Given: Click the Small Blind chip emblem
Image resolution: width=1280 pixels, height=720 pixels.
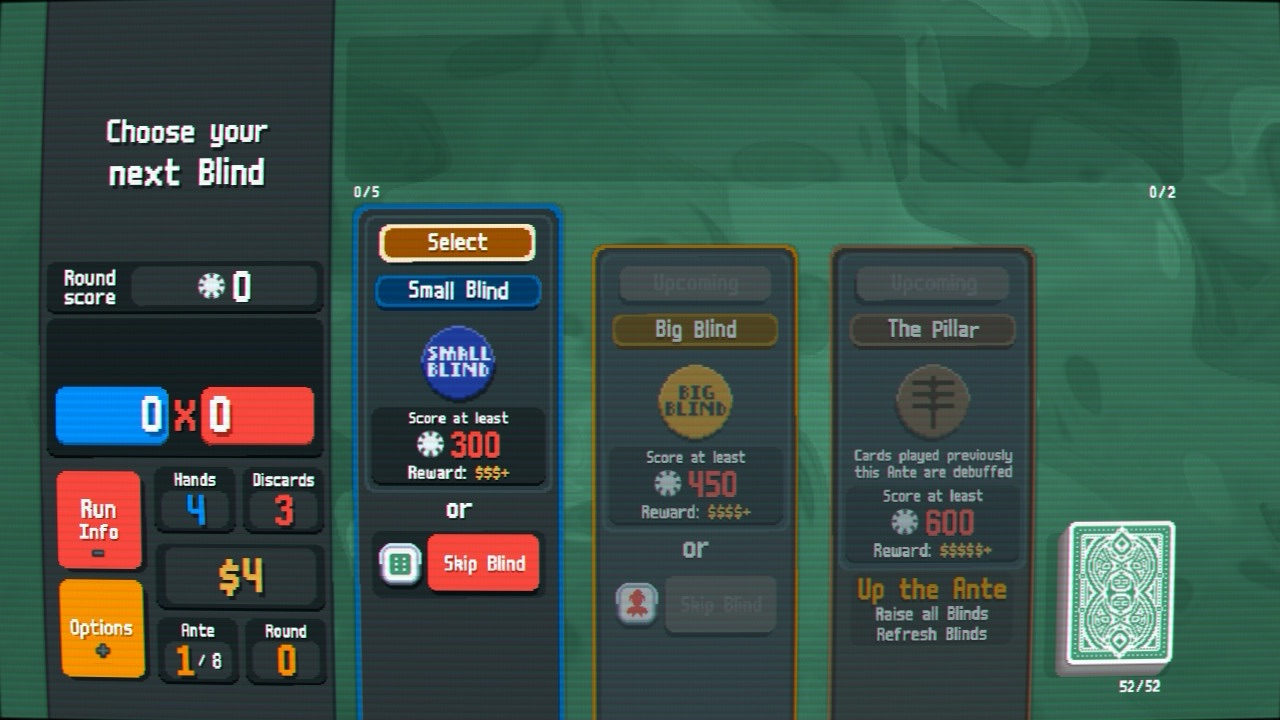Looking at the screenshot, I should (458, 363).
